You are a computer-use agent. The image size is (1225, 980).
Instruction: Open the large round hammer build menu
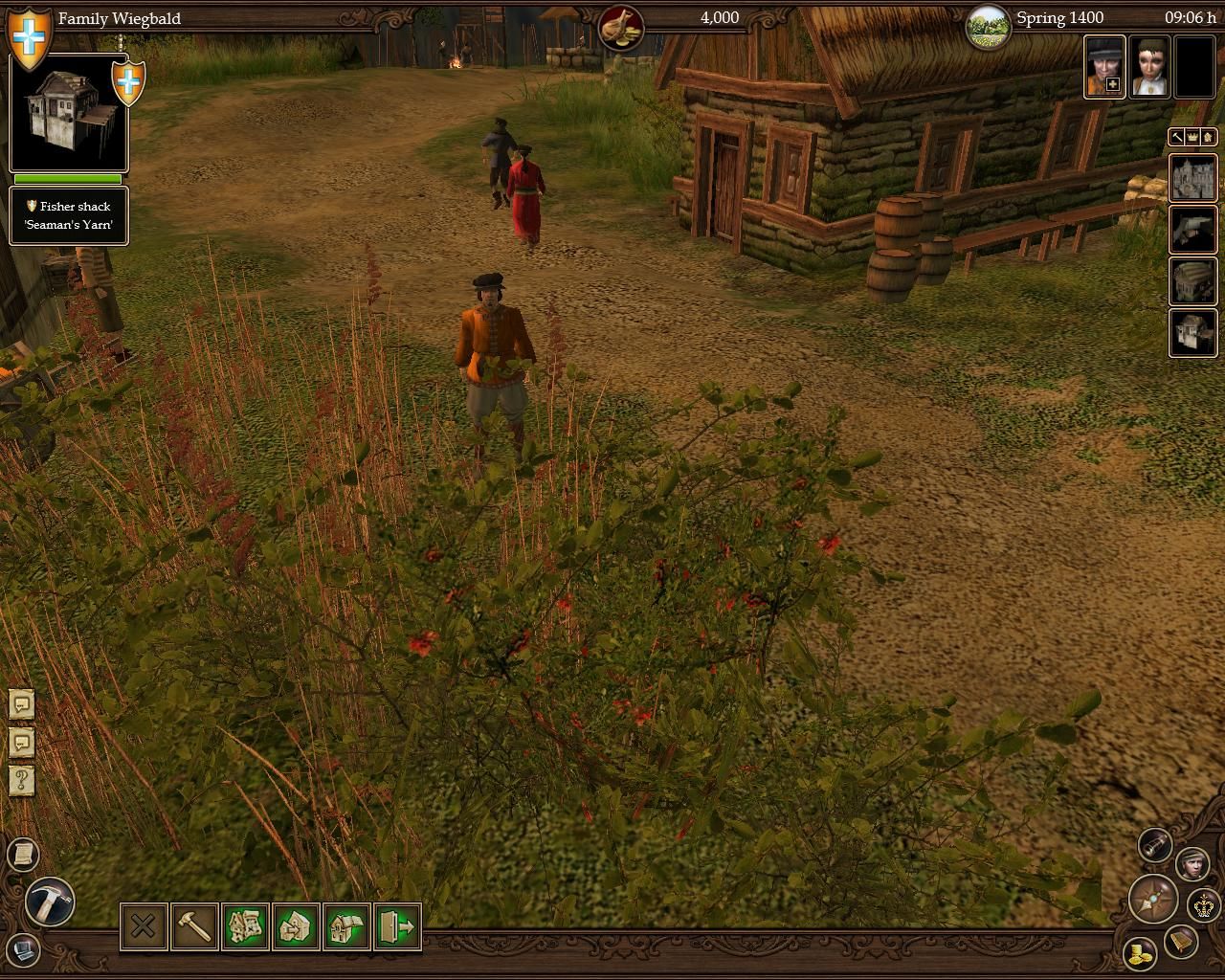[50, 902]
